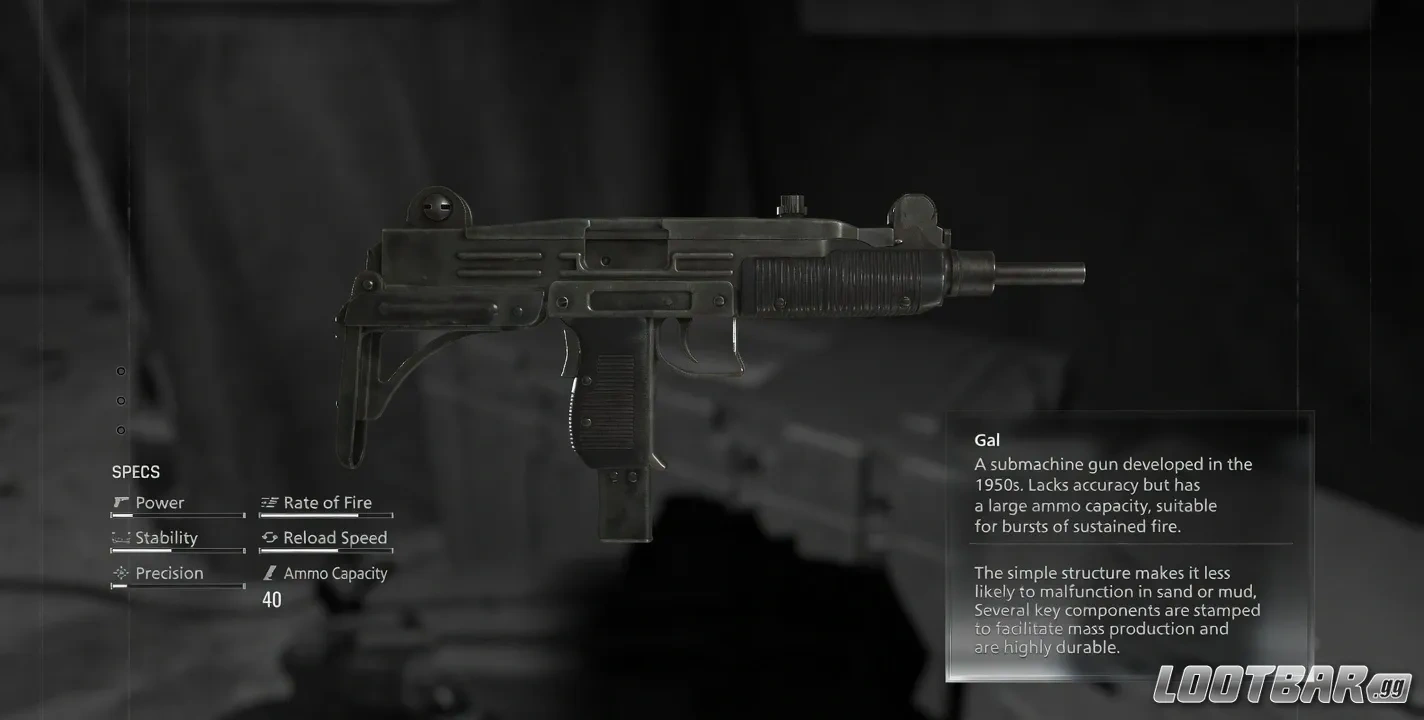Select the Precision crosshair icon
This screenshot has height=720, width=1424.
click(120, 572)
